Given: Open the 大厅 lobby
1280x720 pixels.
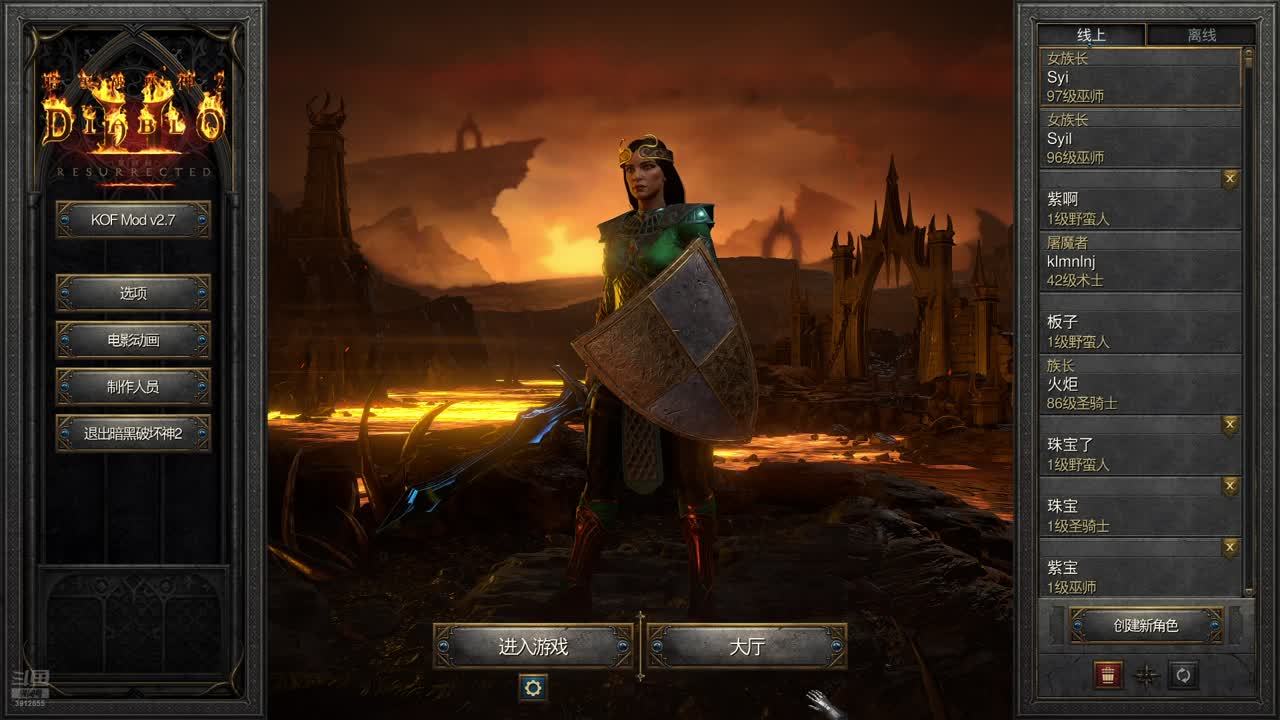Looking at the screenshot, I should [746, 647].
